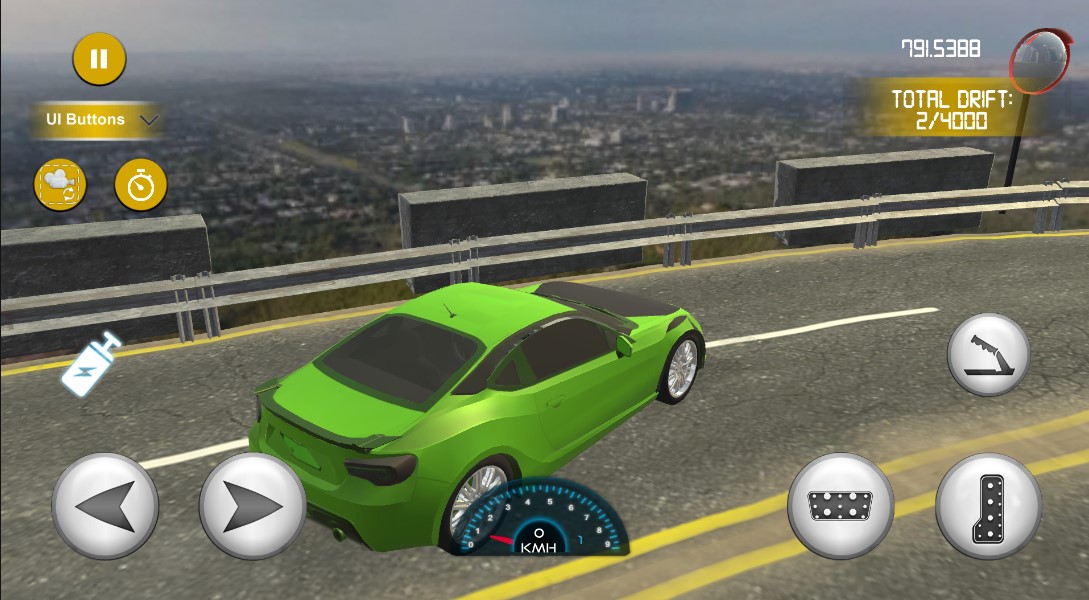
Task: Activate the nitro boost bottle
Action: click(91, 363)
